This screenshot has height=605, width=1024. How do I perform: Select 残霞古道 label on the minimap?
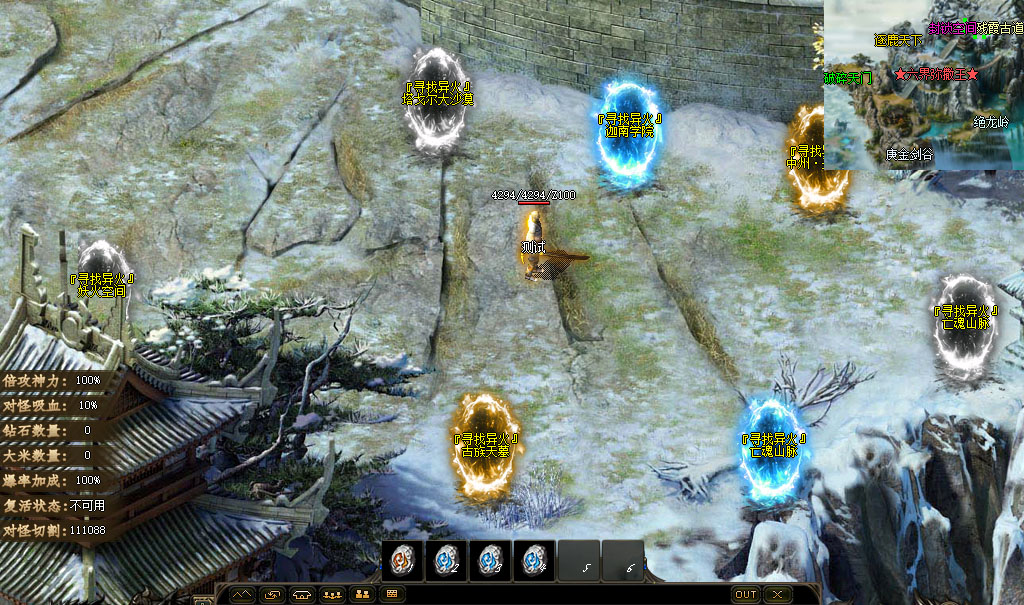1000,28
